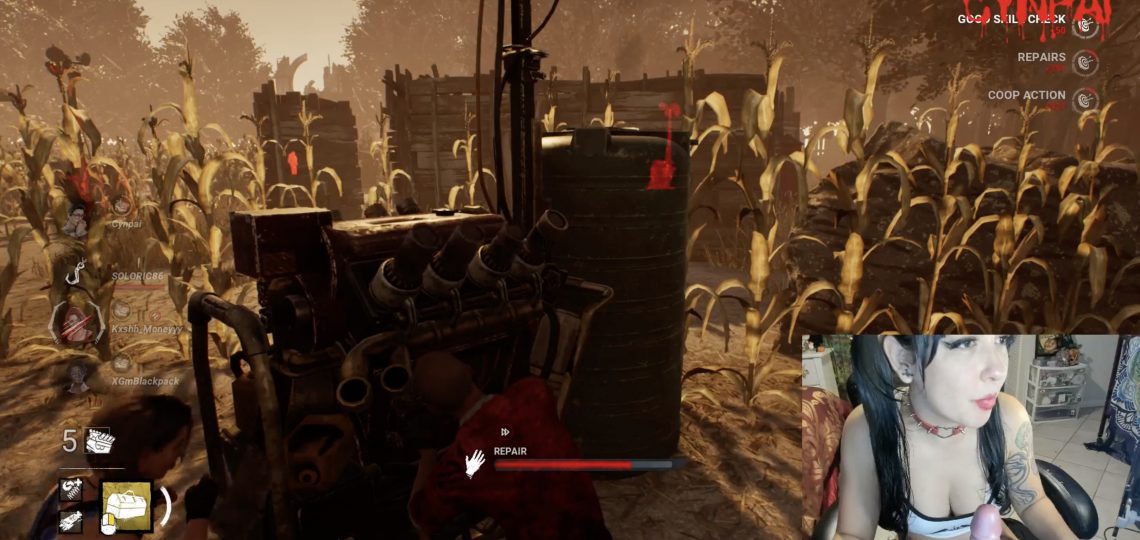Select SOLORIC86's hooked status icon

[75, 273]
